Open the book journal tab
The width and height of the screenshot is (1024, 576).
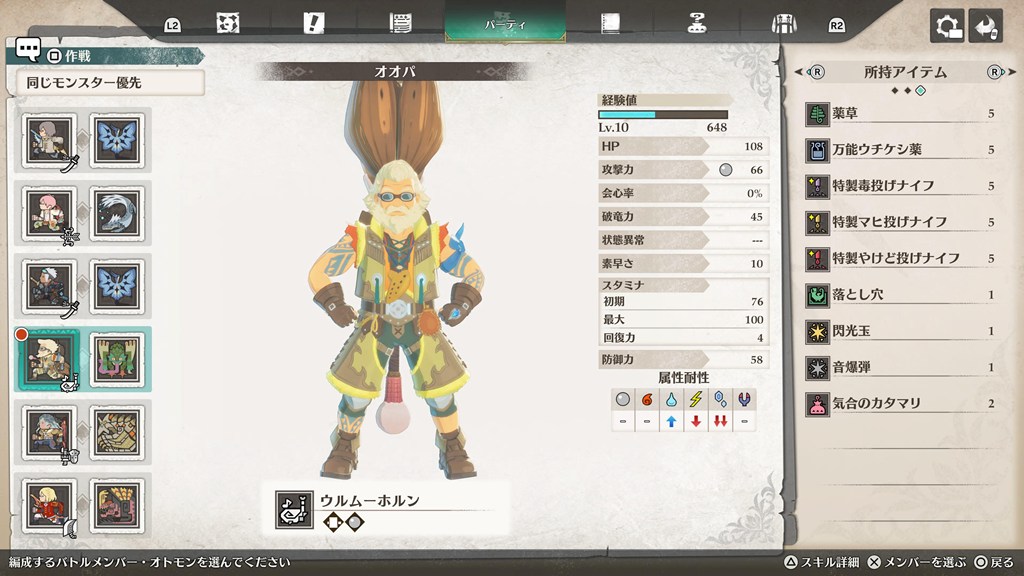coord(610,23)
